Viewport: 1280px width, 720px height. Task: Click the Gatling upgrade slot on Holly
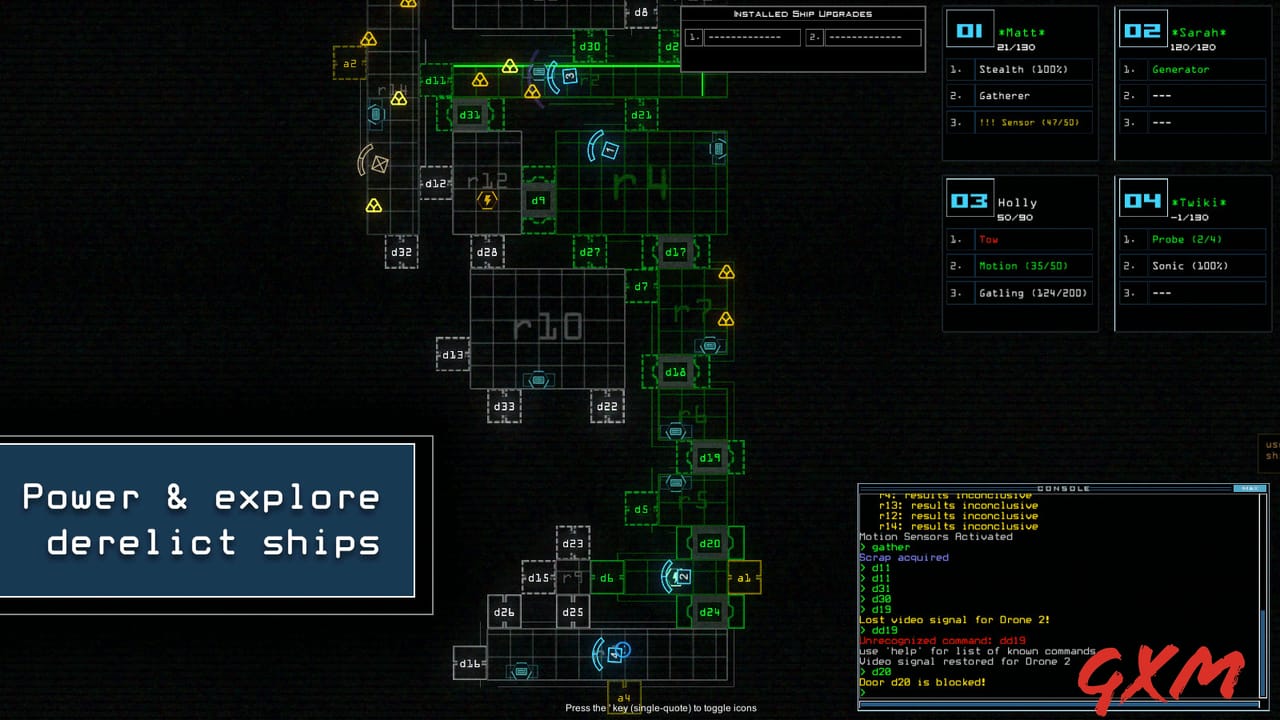pyautogui.click(x=1033, y=292)
